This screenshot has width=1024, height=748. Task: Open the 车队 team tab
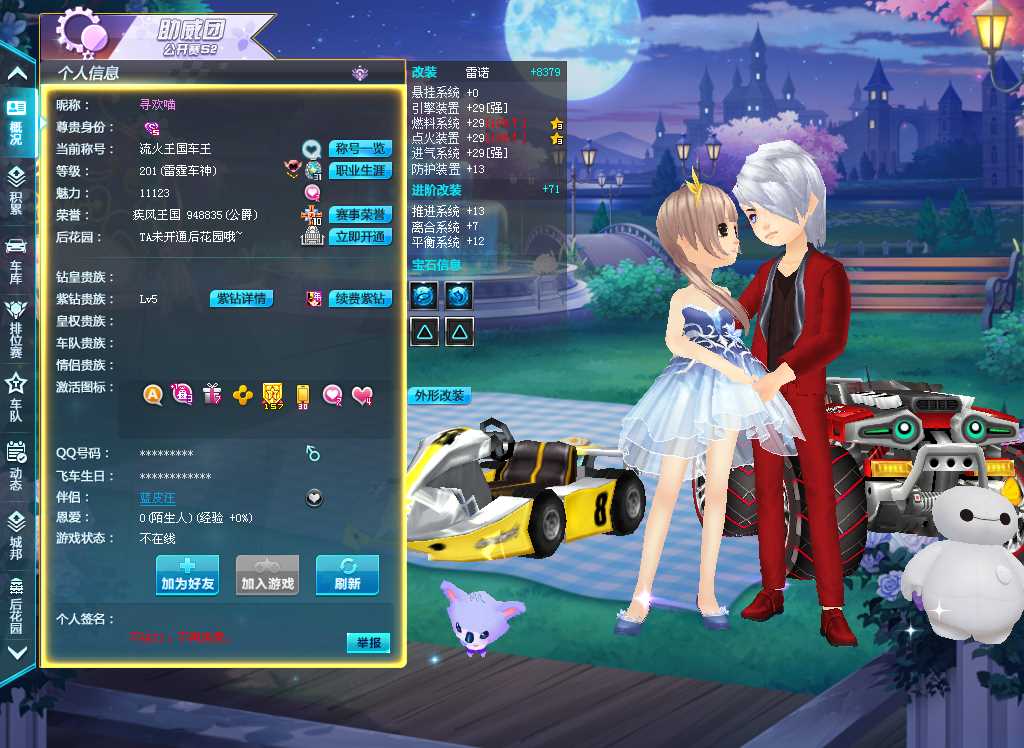tap(17, 396)
